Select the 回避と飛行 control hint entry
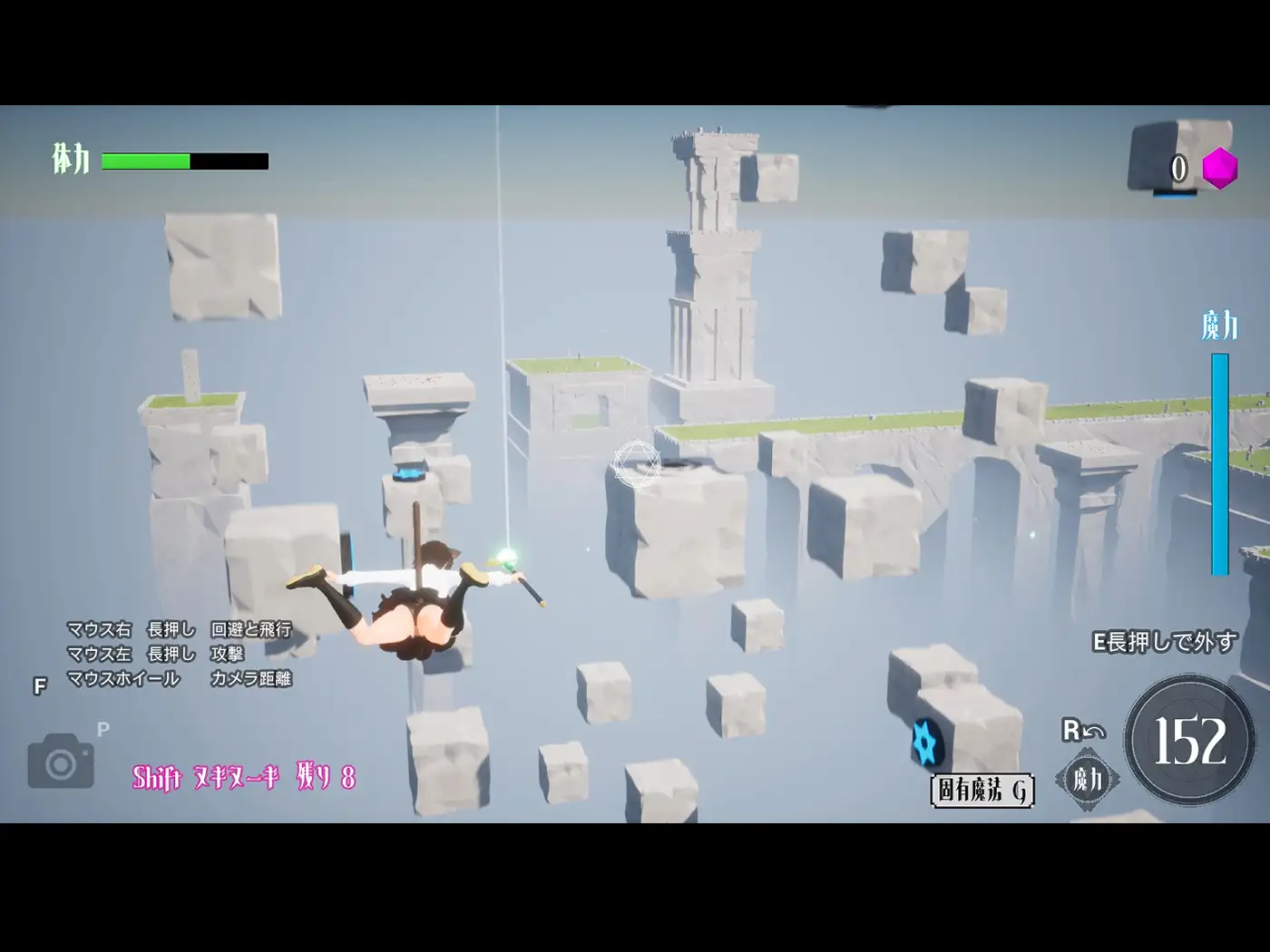The image size is (1270, 952). tap(249, 627)
